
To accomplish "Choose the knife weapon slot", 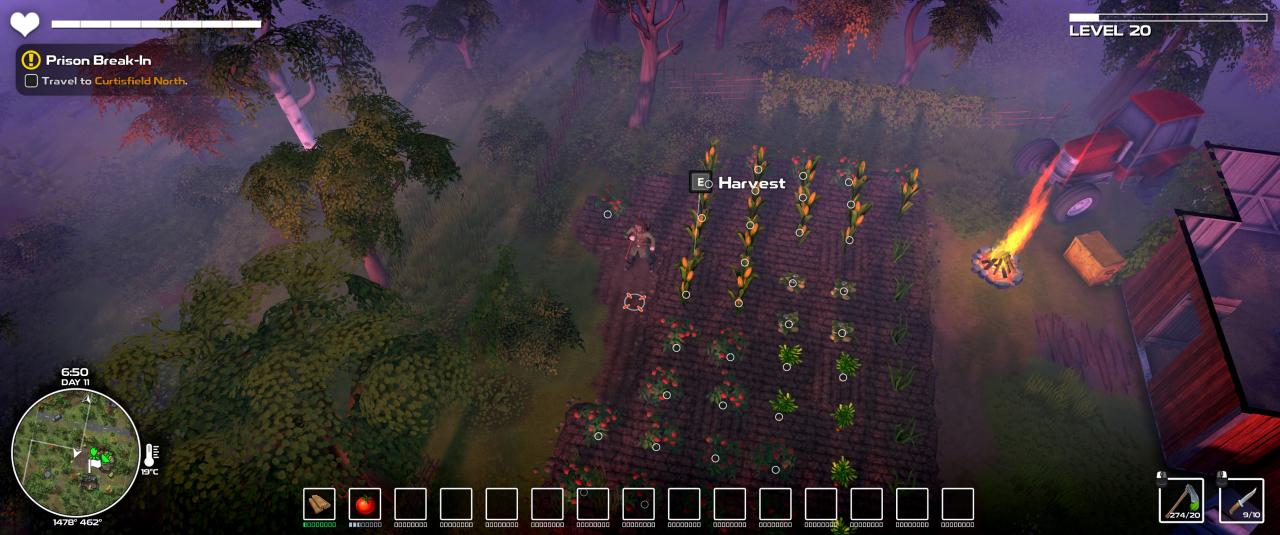I will (x=1241, y=499).
